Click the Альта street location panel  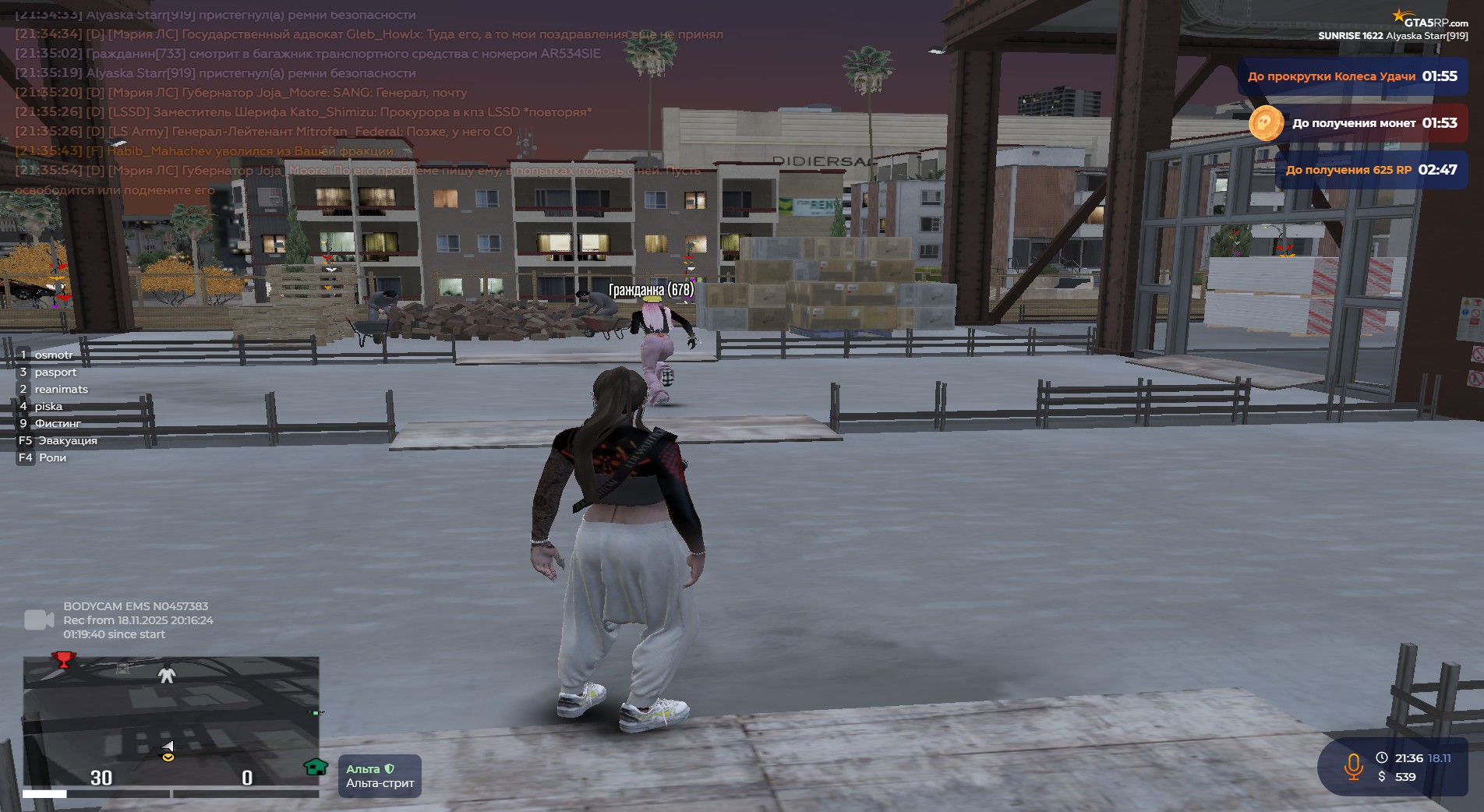380,776
